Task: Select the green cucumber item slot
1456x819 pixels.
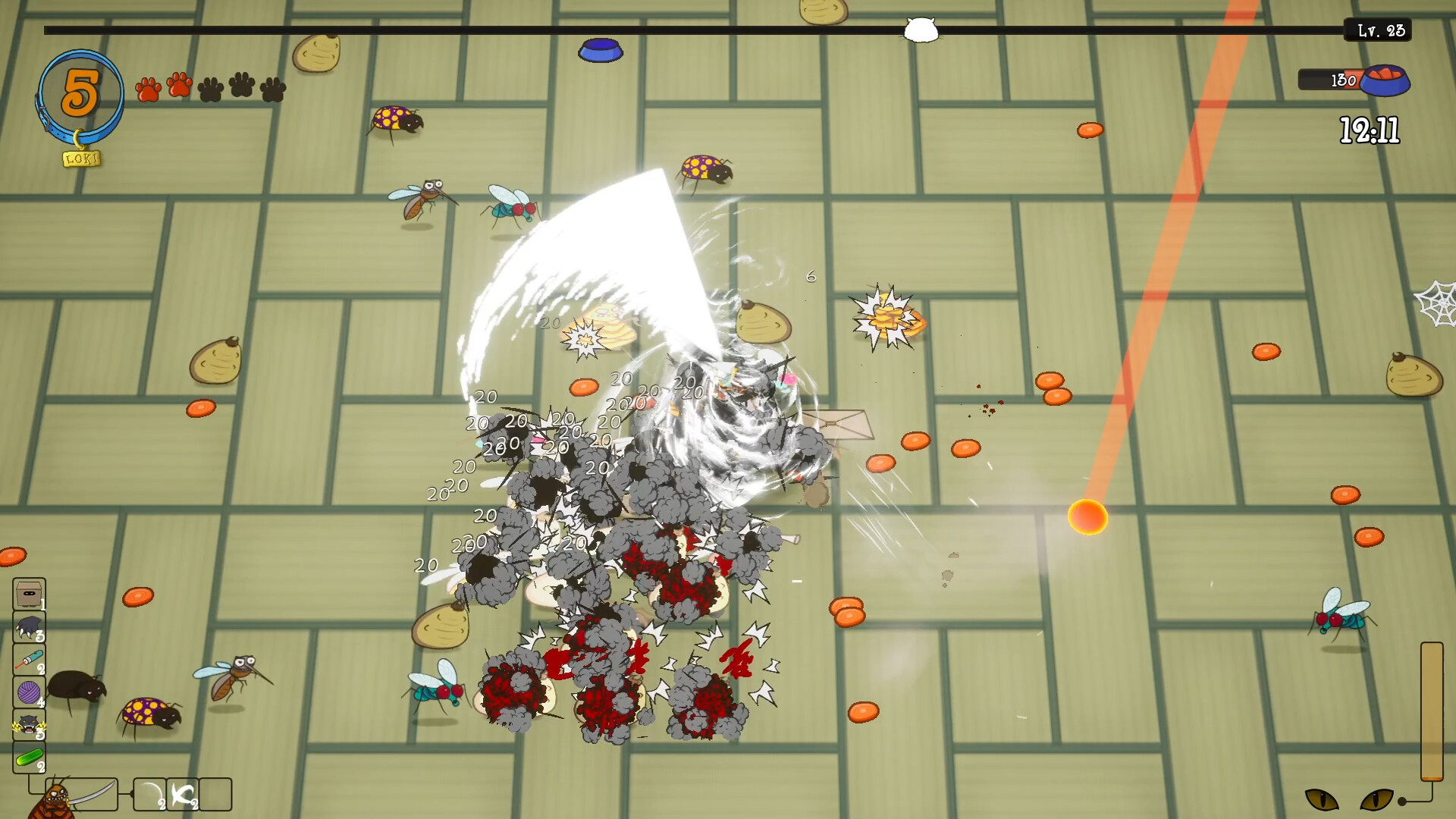Action: point(29,758)
